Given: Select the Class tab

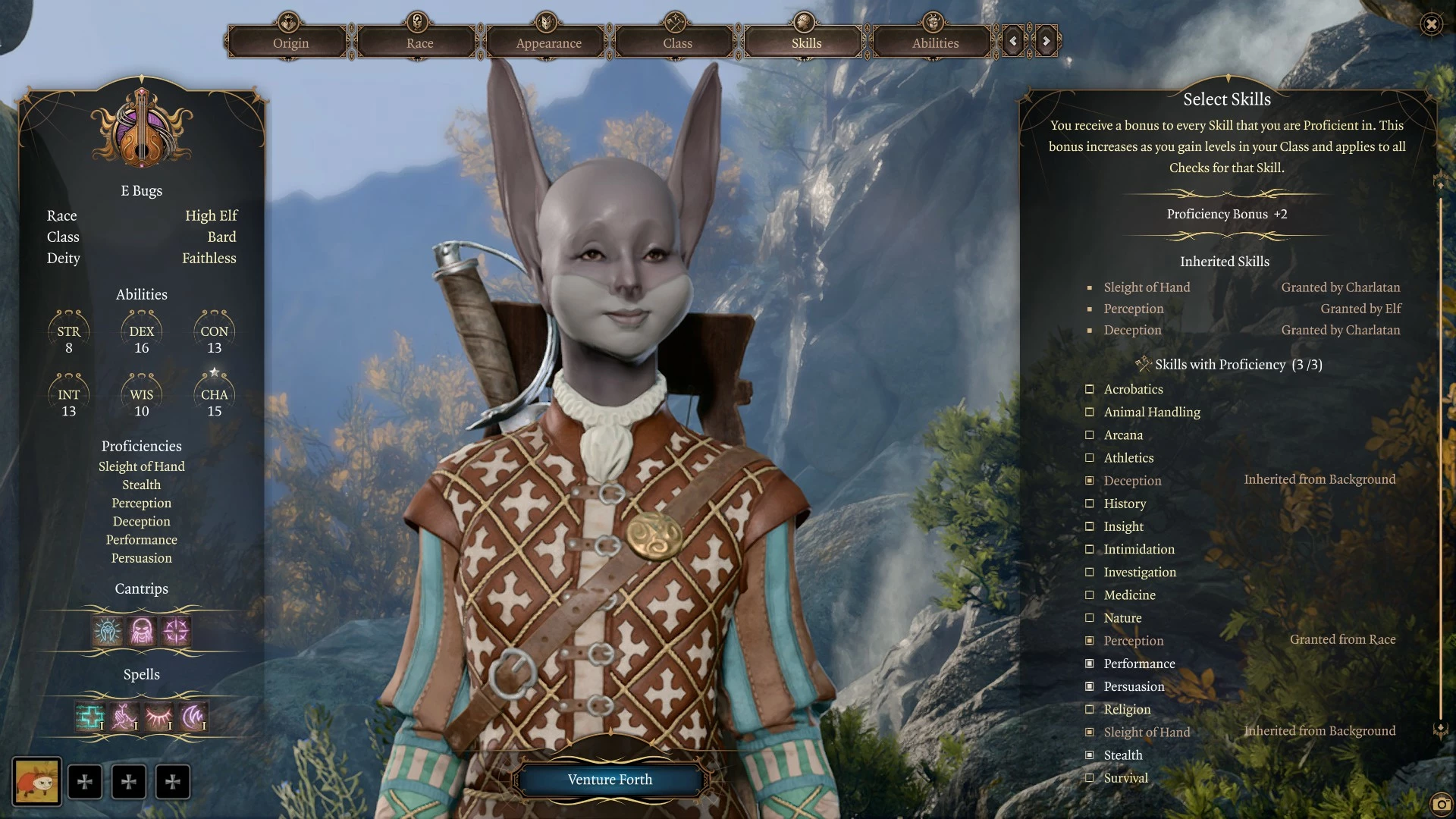Looking at the screenshot, I should pos(677,42).
